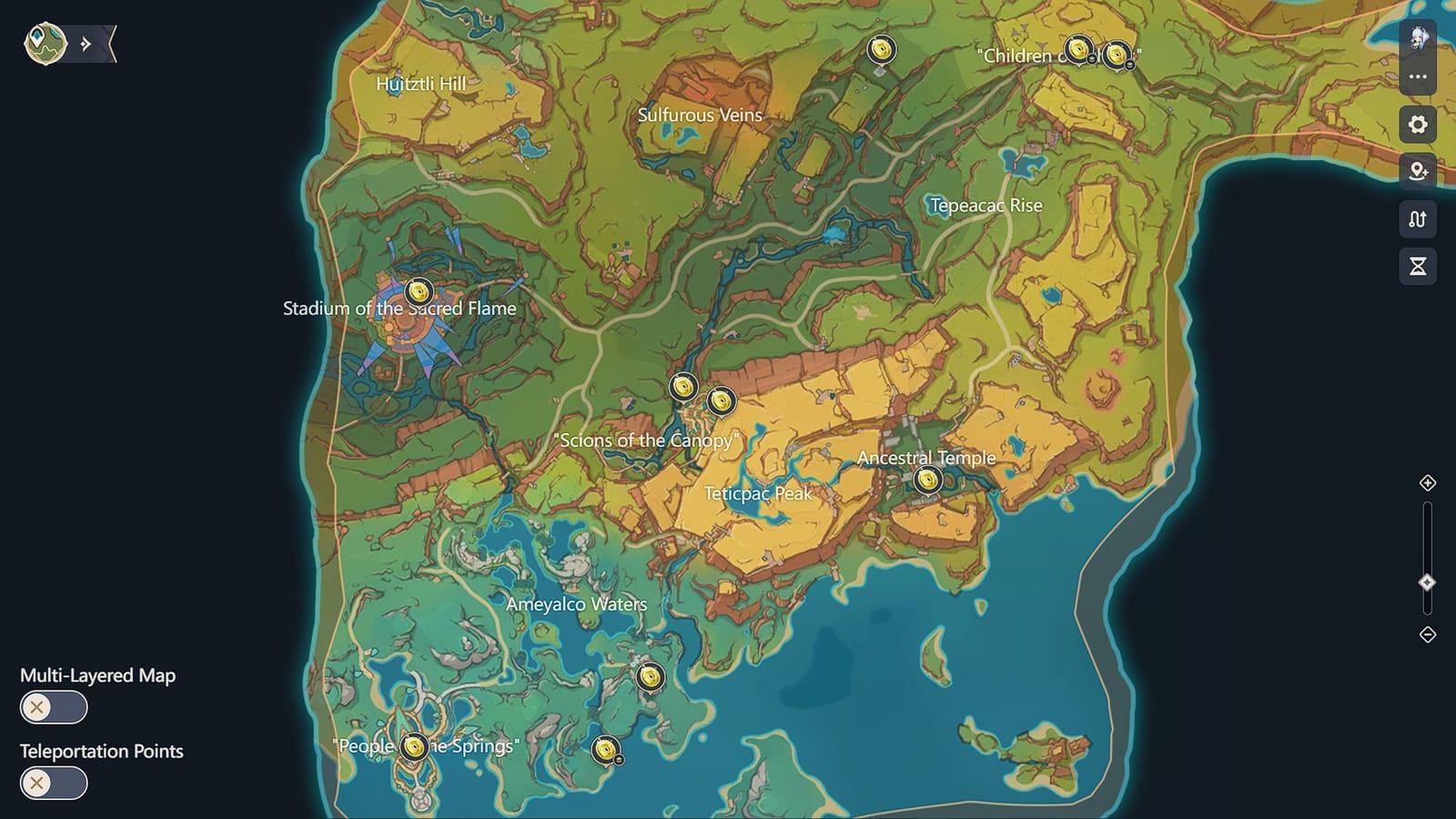This screenshot has height=819, width=1456.
Task: Open the map settings gear icon
Action: (1417, 125)
